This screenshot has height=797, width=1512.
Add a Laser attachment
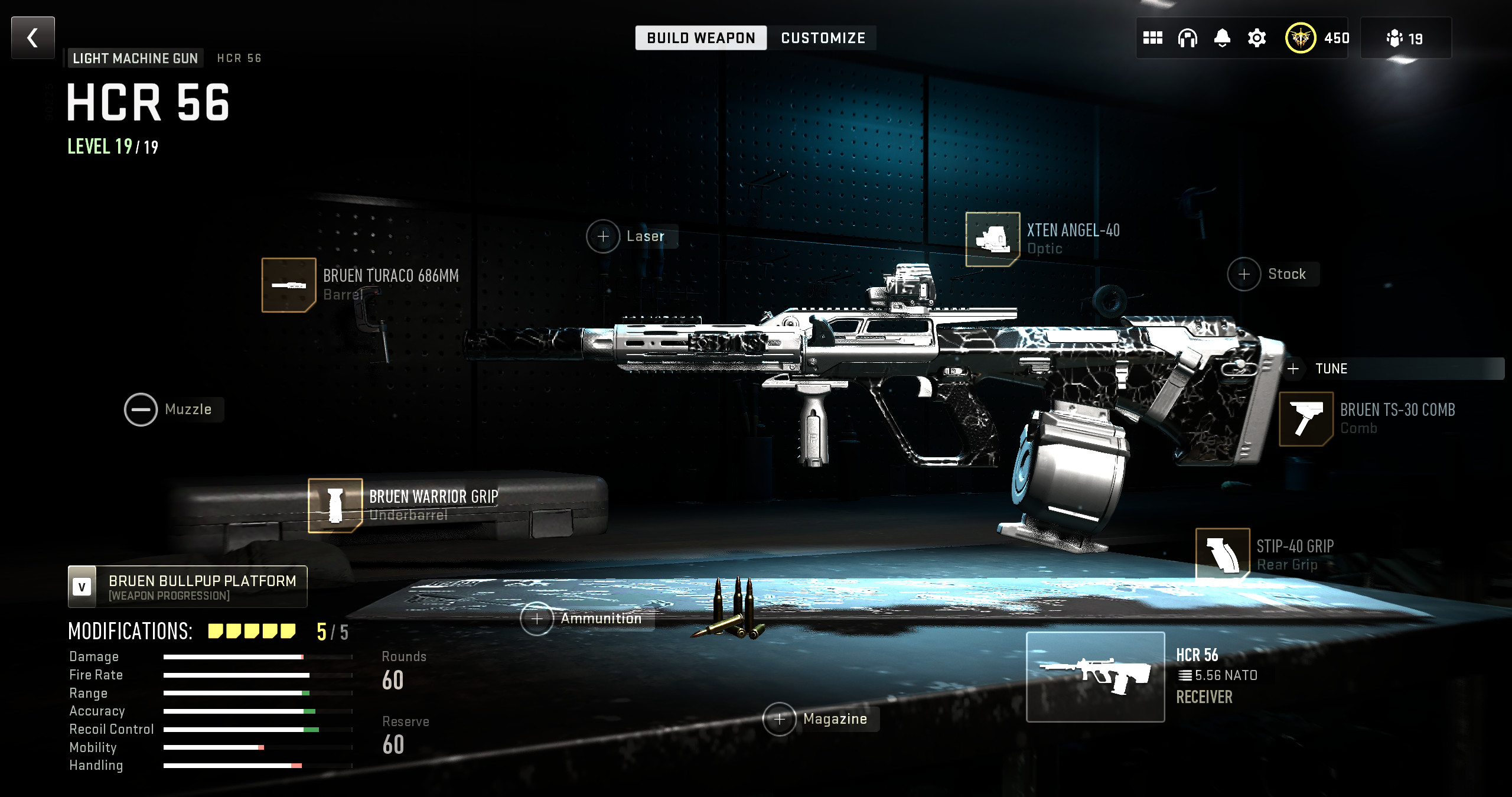pyautogui.click(x=603, y=237)
